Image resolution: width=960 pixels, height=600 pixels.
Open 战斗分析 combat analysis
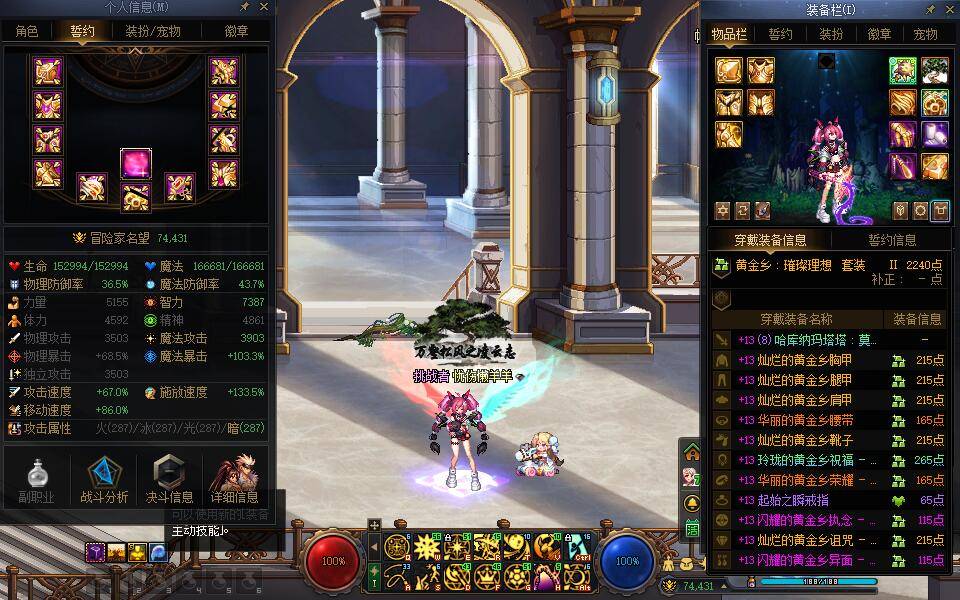pos(104,480)
